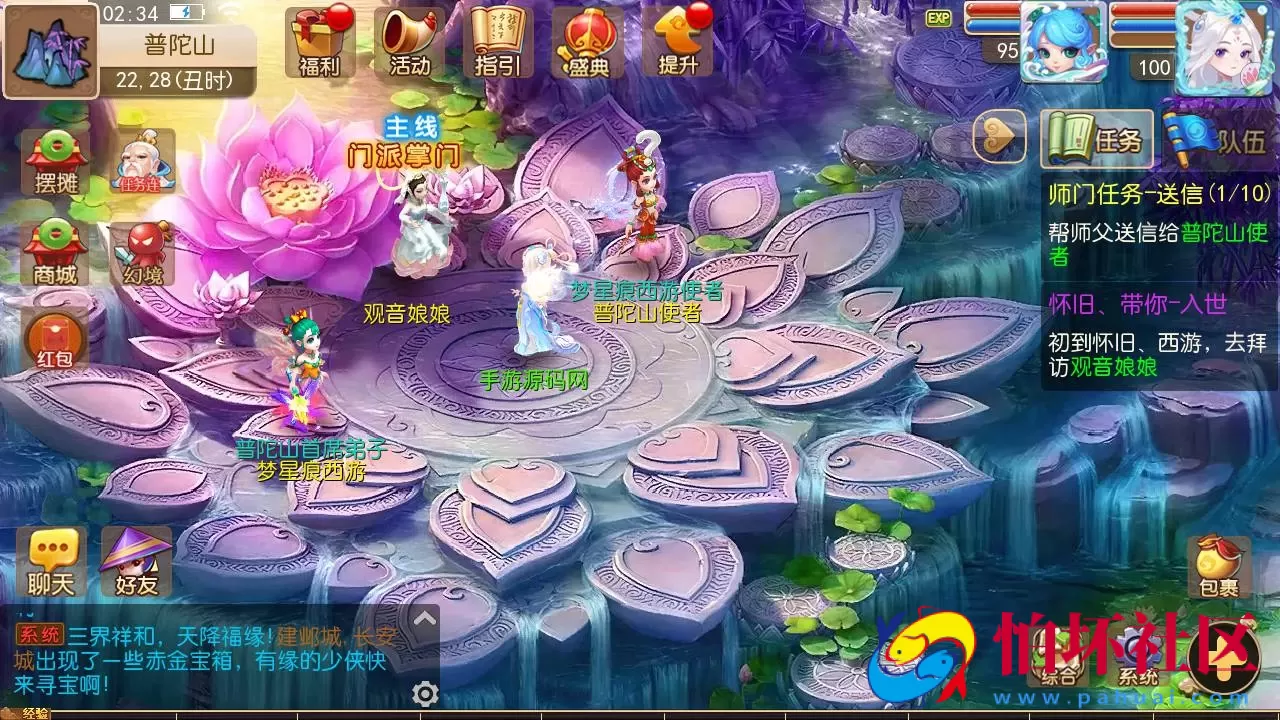Click the EXP progress bar
Viewport: 1280px width, 720px height.
(x=940, y=17)
